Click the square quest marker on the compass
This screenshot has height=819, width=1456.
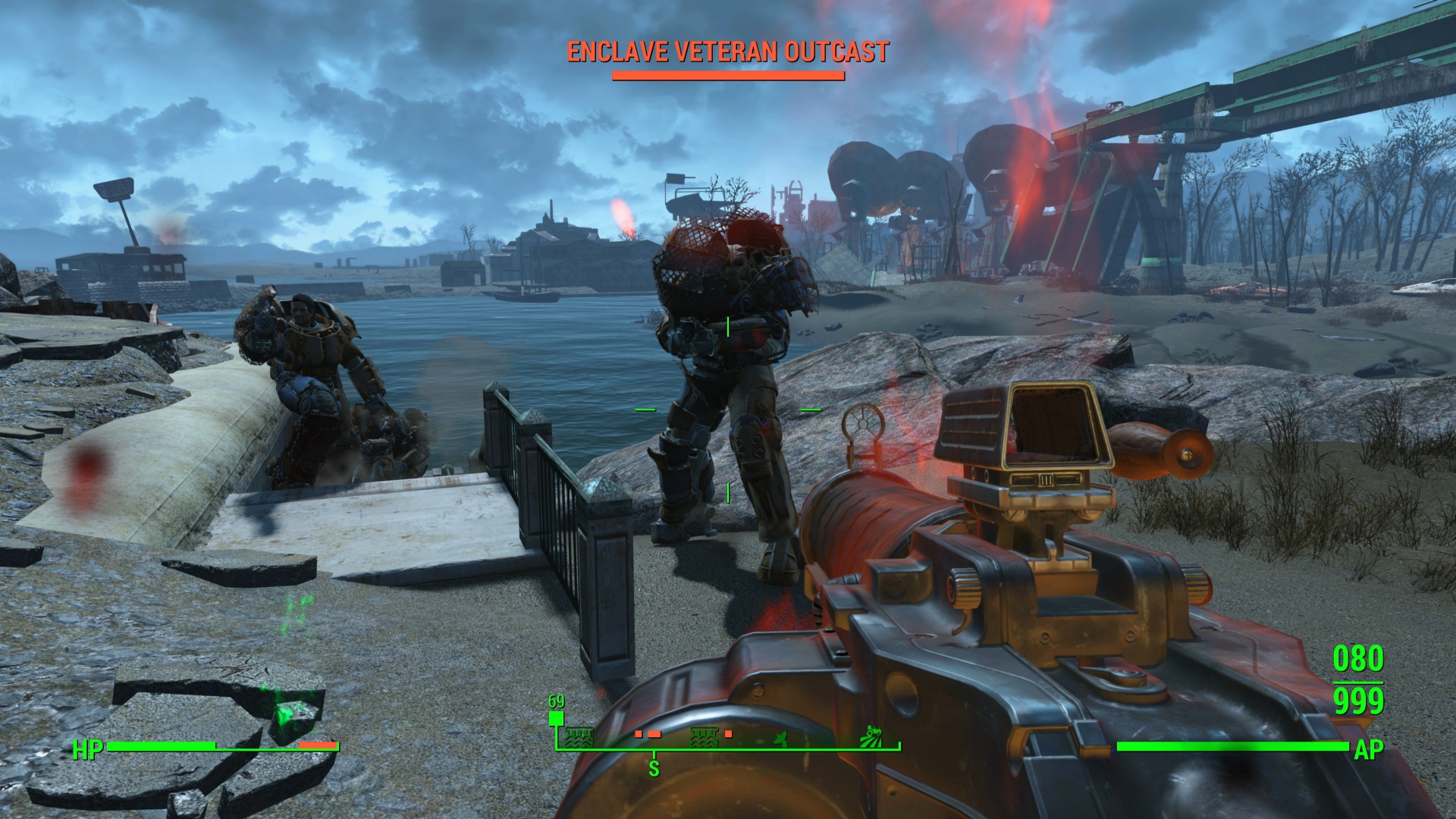coord(557,719)
